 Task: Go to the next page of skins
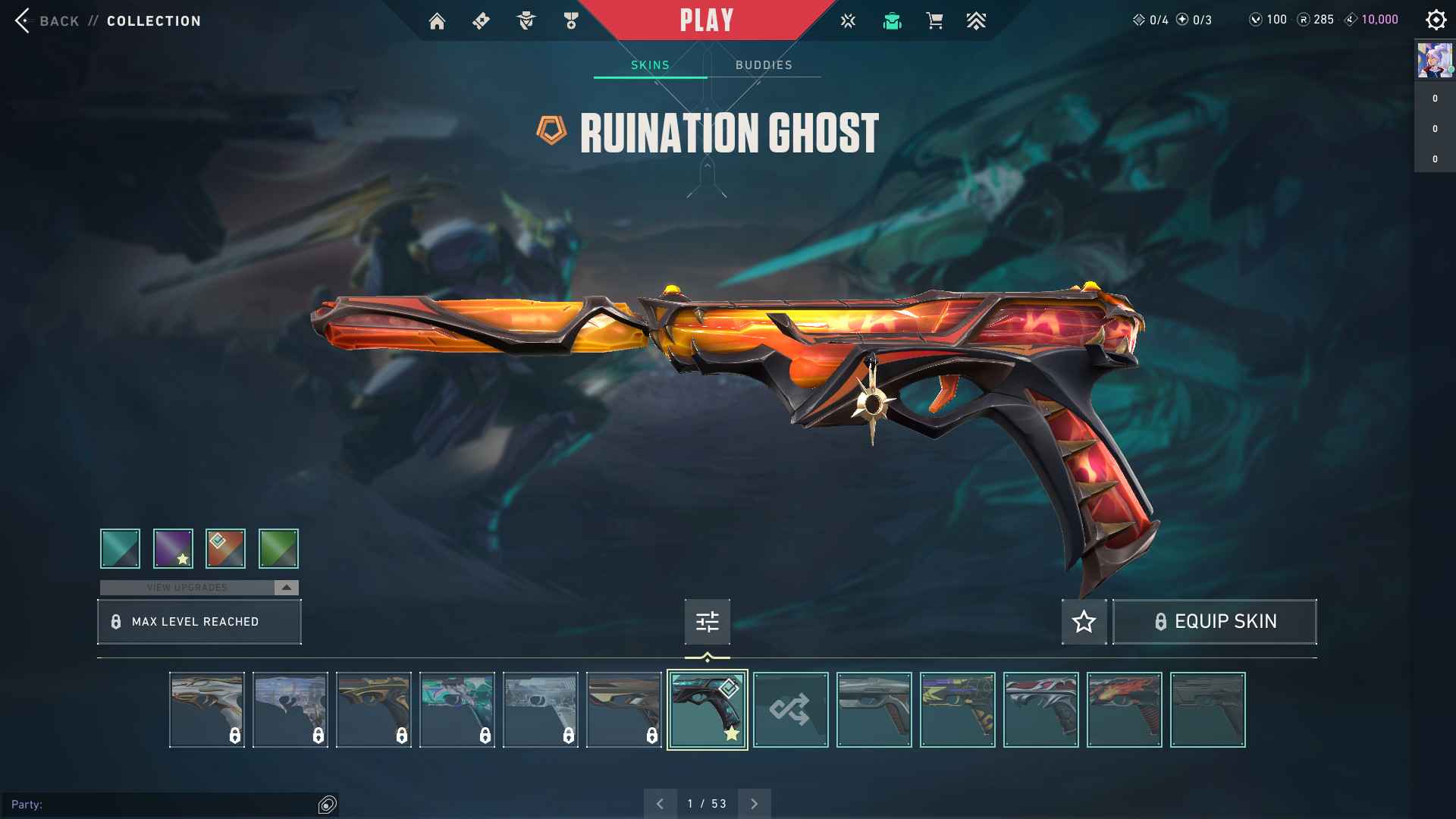(x=754, y=804)
